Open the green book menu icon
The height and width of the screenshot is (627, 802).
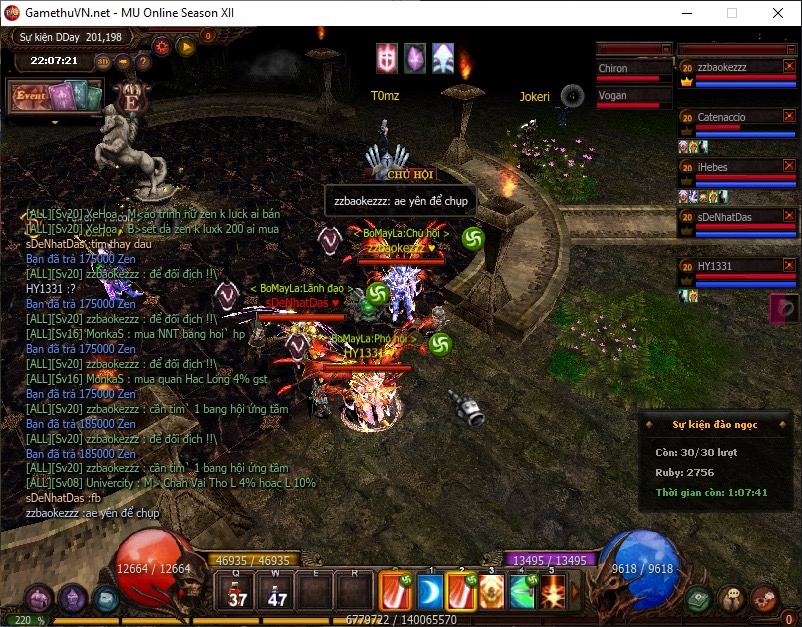coord(699,598)
